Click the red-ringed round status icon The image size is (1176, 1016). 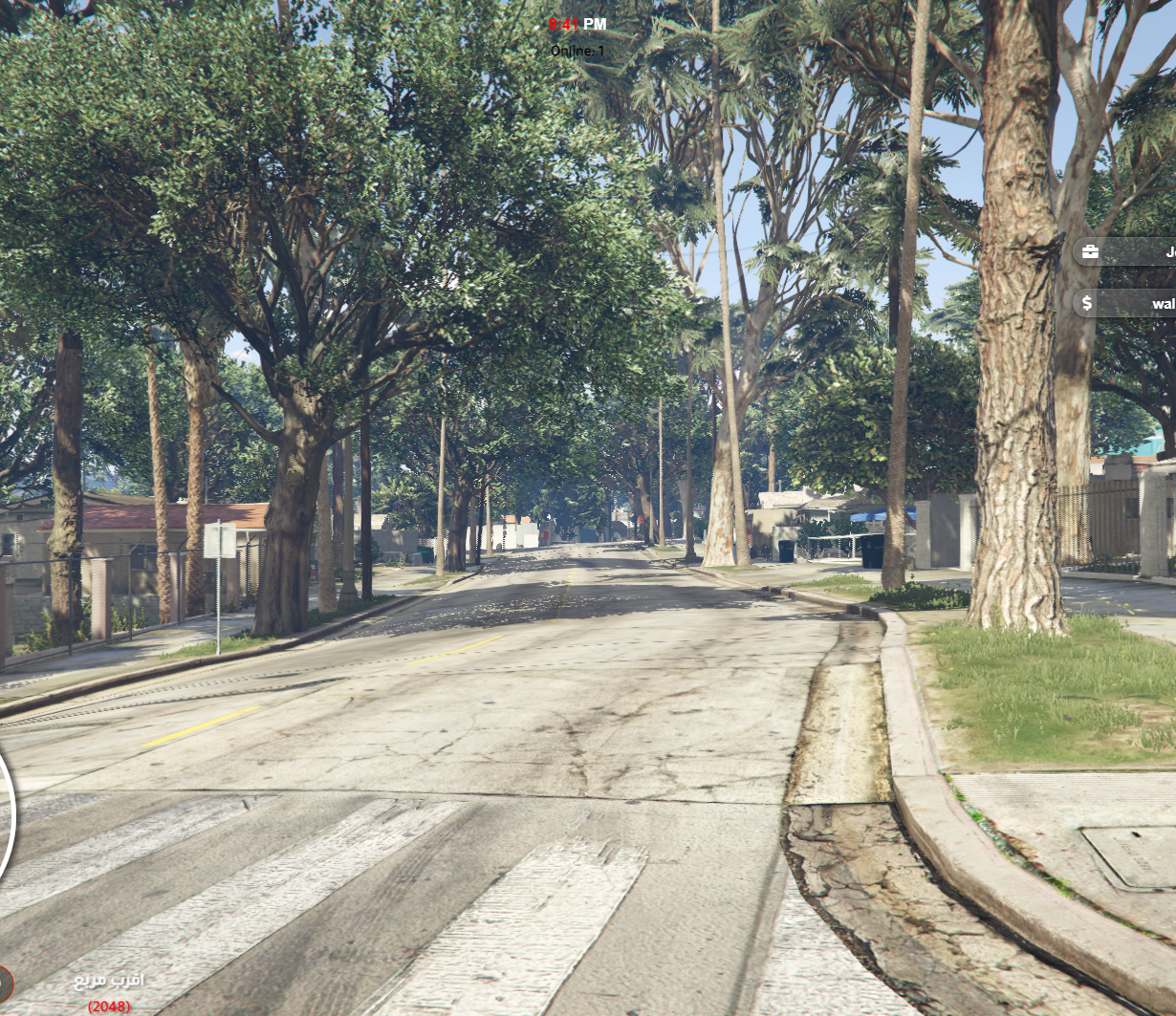click(4, 983)
